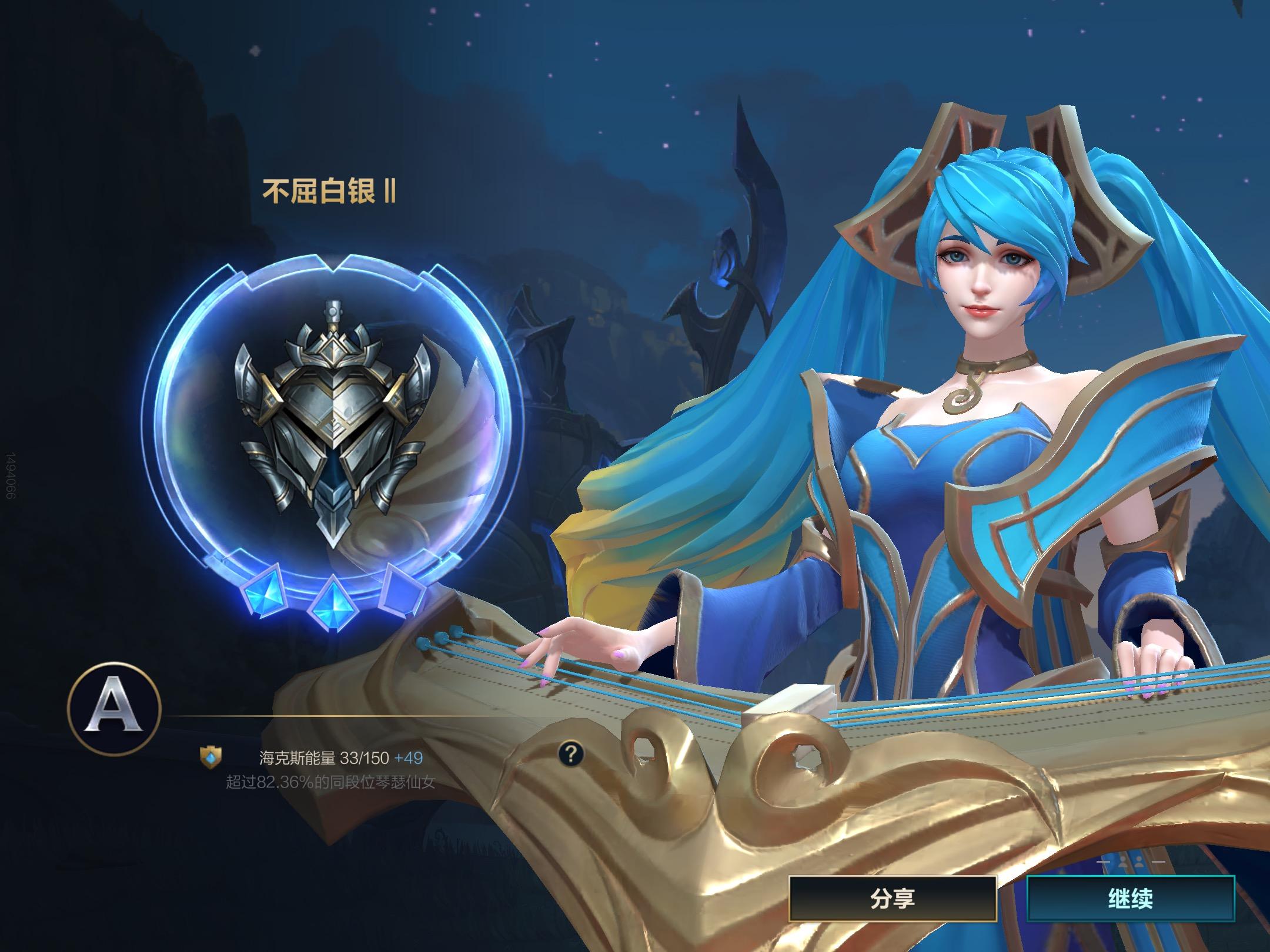Viewport: 1270px width, 952px height.
Task: Continue with the 继续 button
Action: click(1130, 899)
